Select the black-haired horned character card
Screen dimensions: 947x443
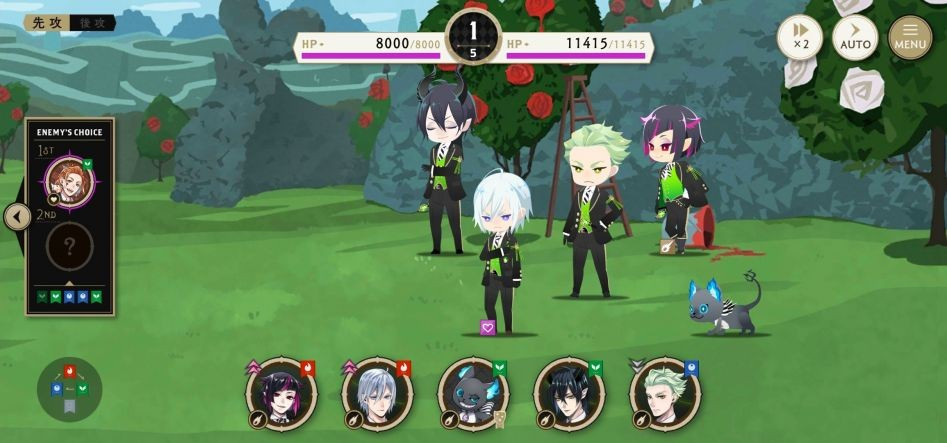click(x=569, y=394)
